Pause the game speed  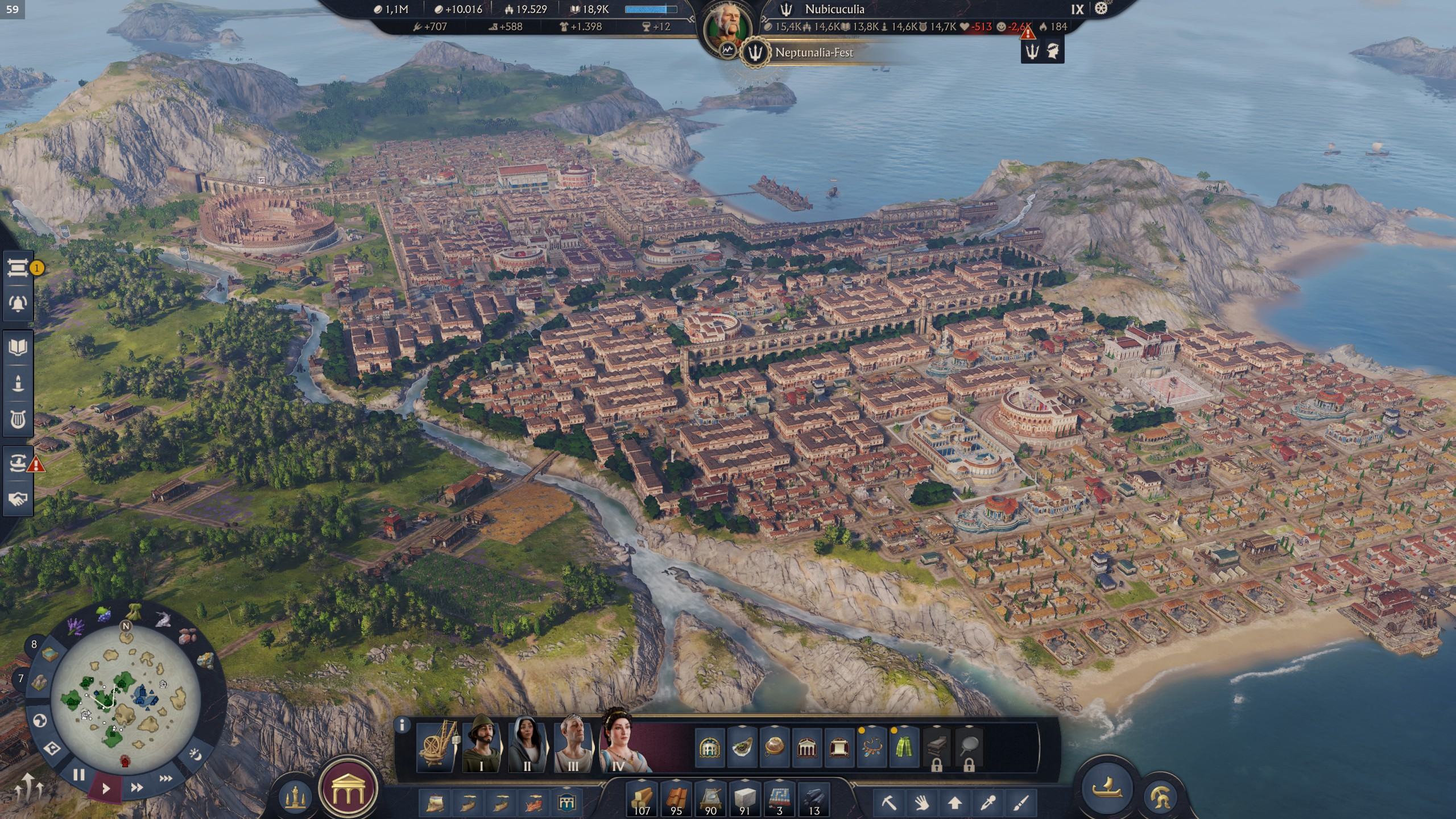pyautogui.click(x=78, y=775)
